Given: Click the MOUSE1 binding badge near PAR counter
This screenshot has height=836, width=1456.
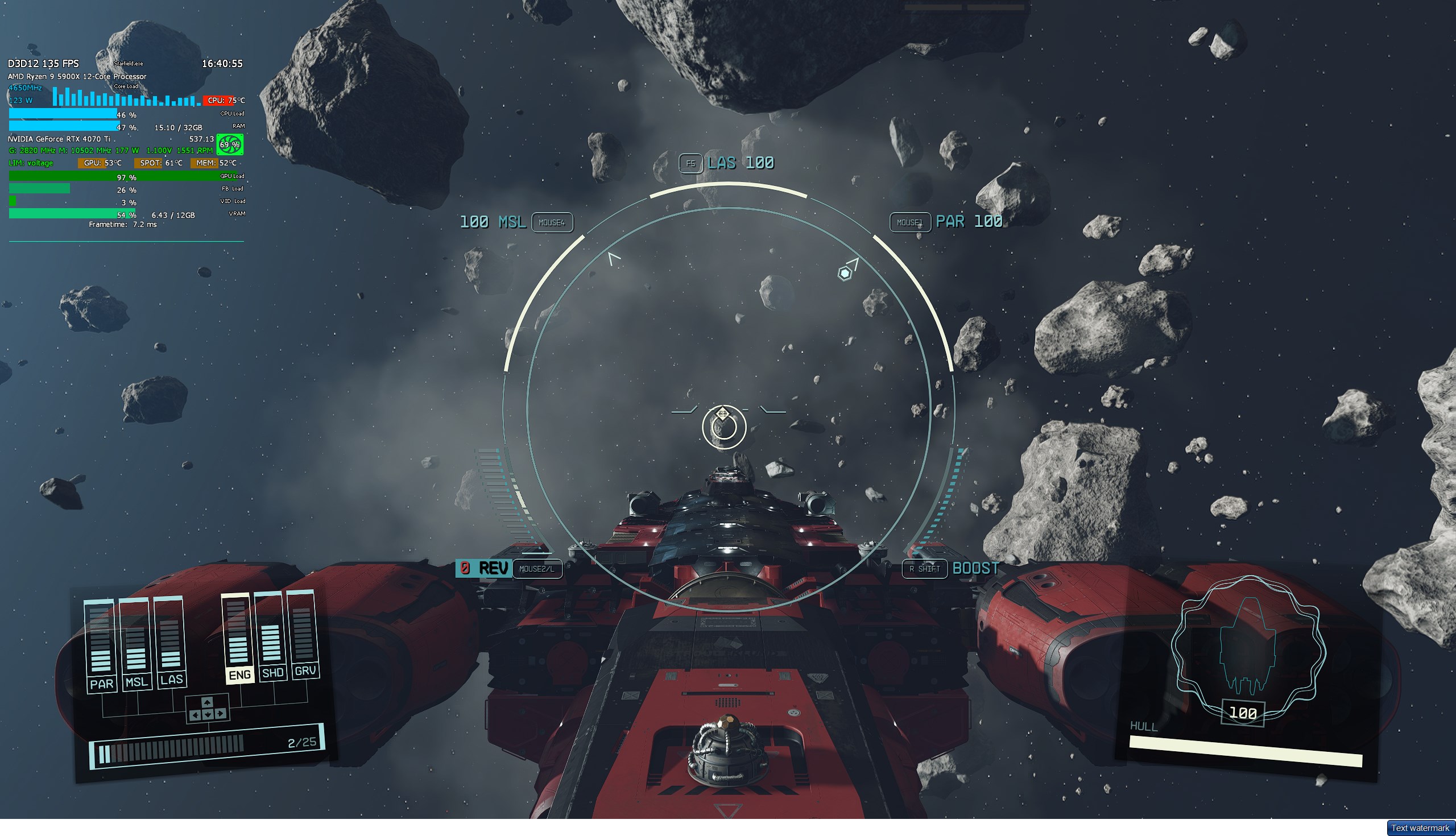Looking at the screenshot, I should [910, 223].
